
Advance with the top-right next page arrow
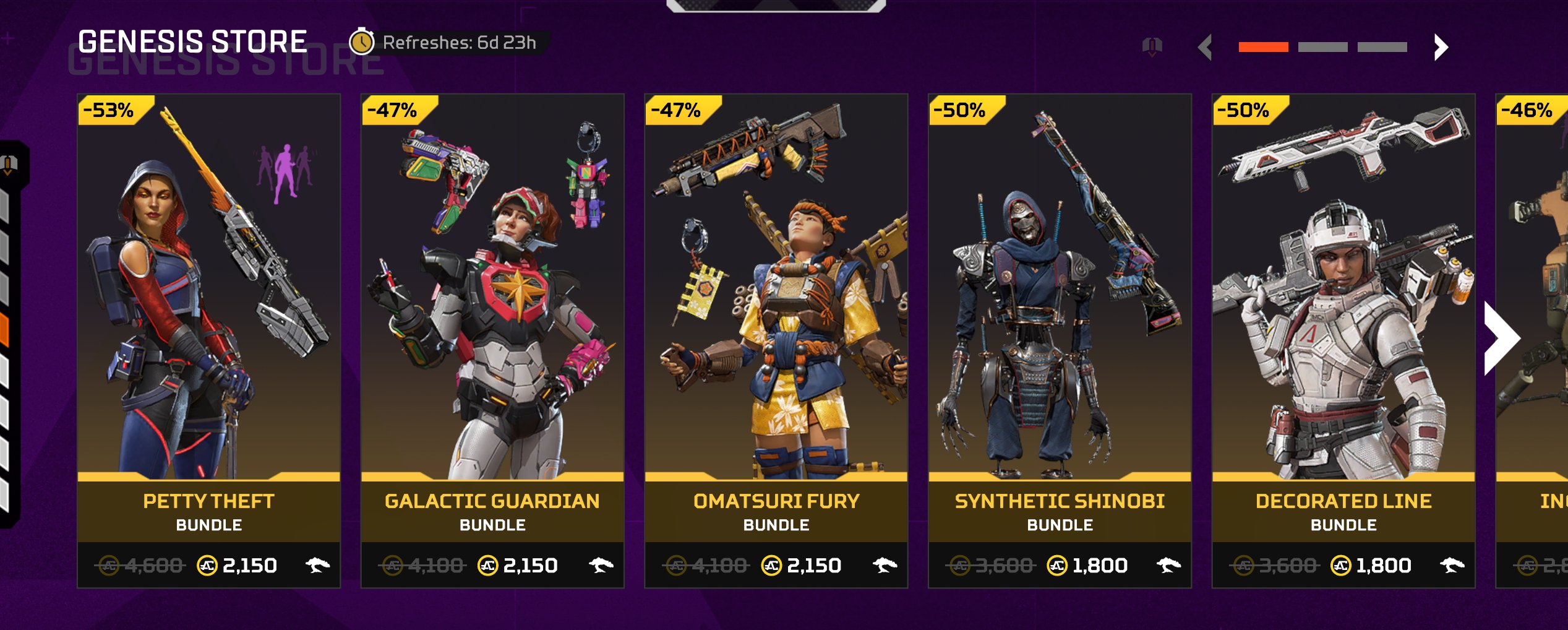click(1441, 47)
